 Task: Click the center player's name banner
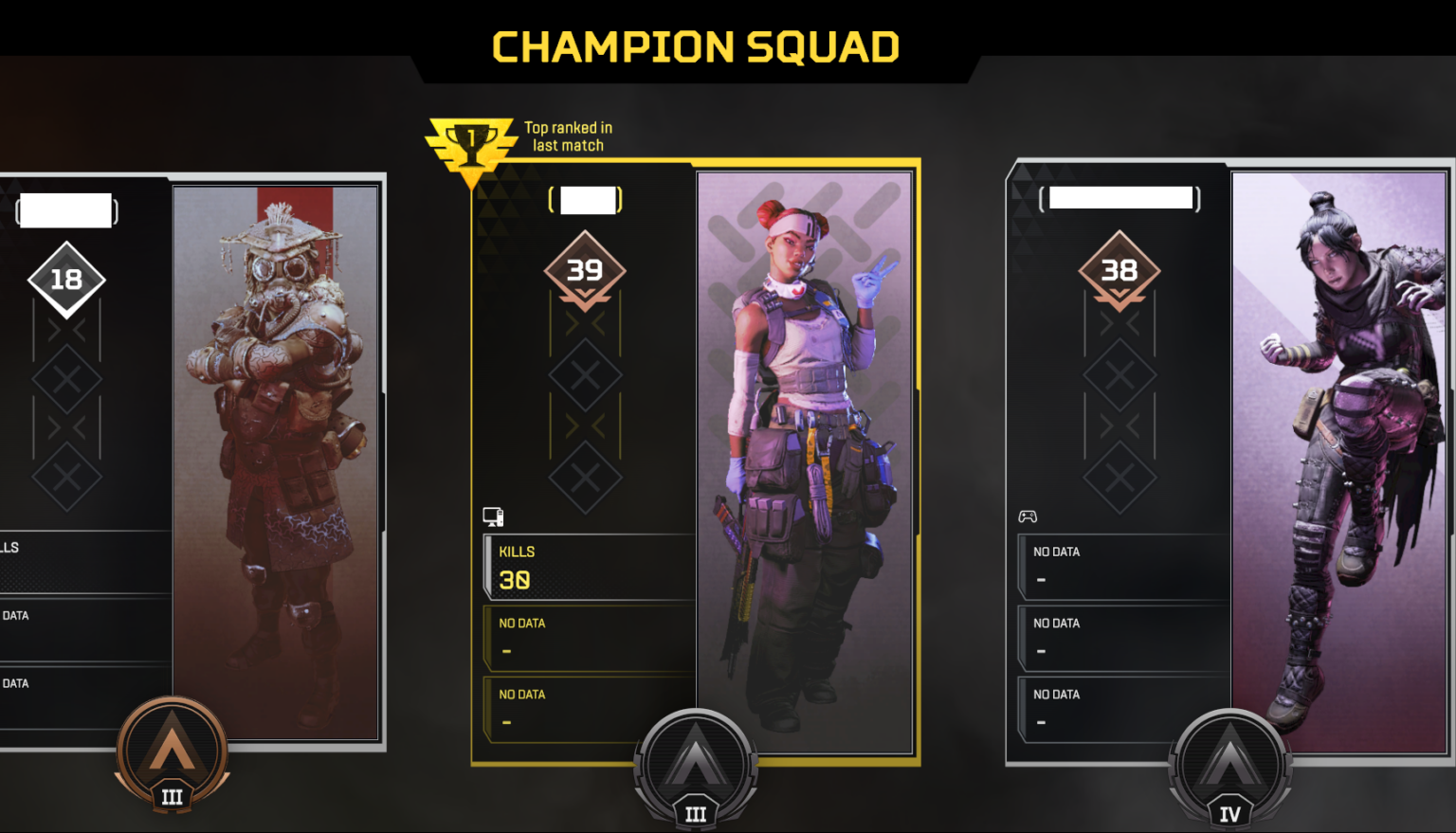click(584, 199)
